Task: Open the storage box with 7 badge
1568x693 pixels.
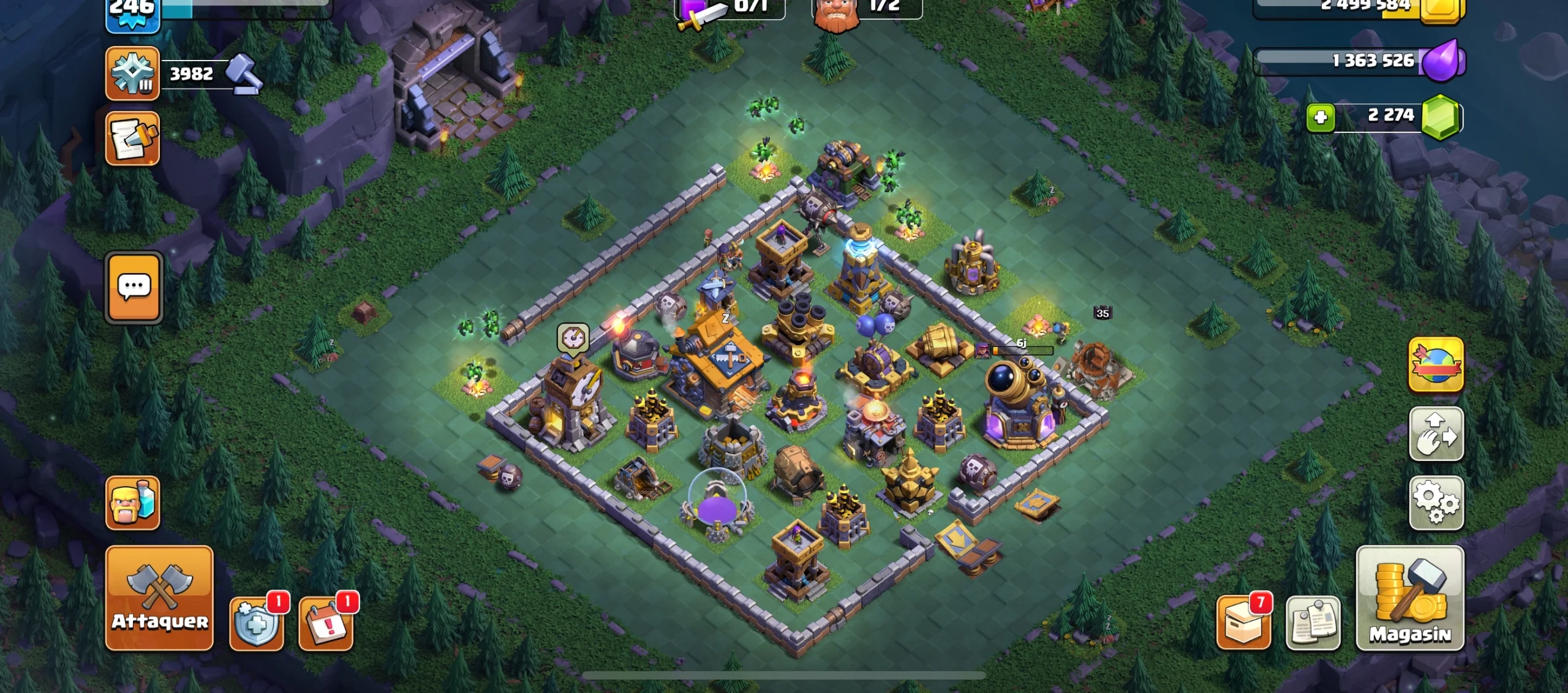Action: [1243, 623]
